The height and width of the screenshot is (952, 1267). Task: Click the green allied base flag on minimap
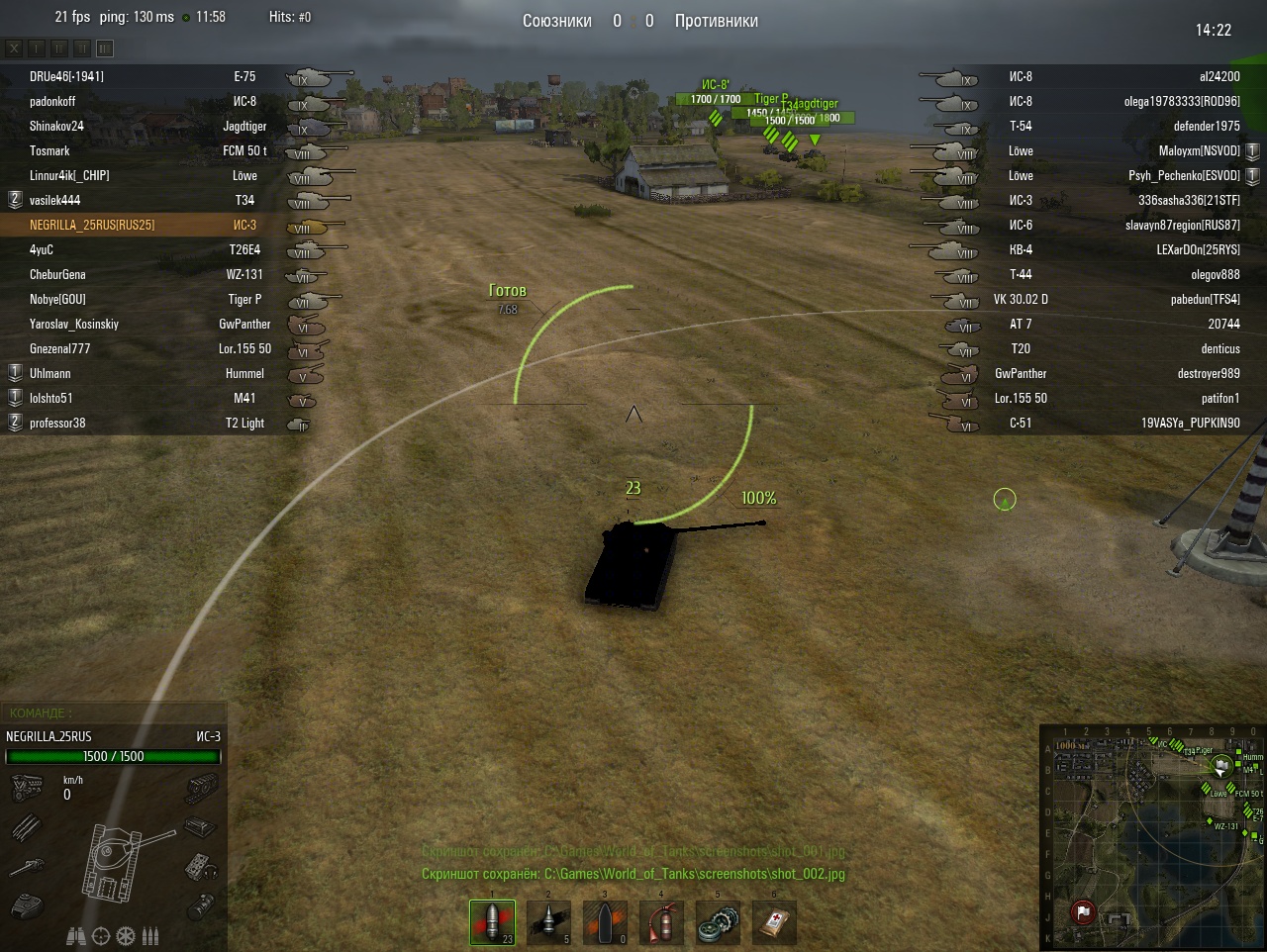point(1222,764)
